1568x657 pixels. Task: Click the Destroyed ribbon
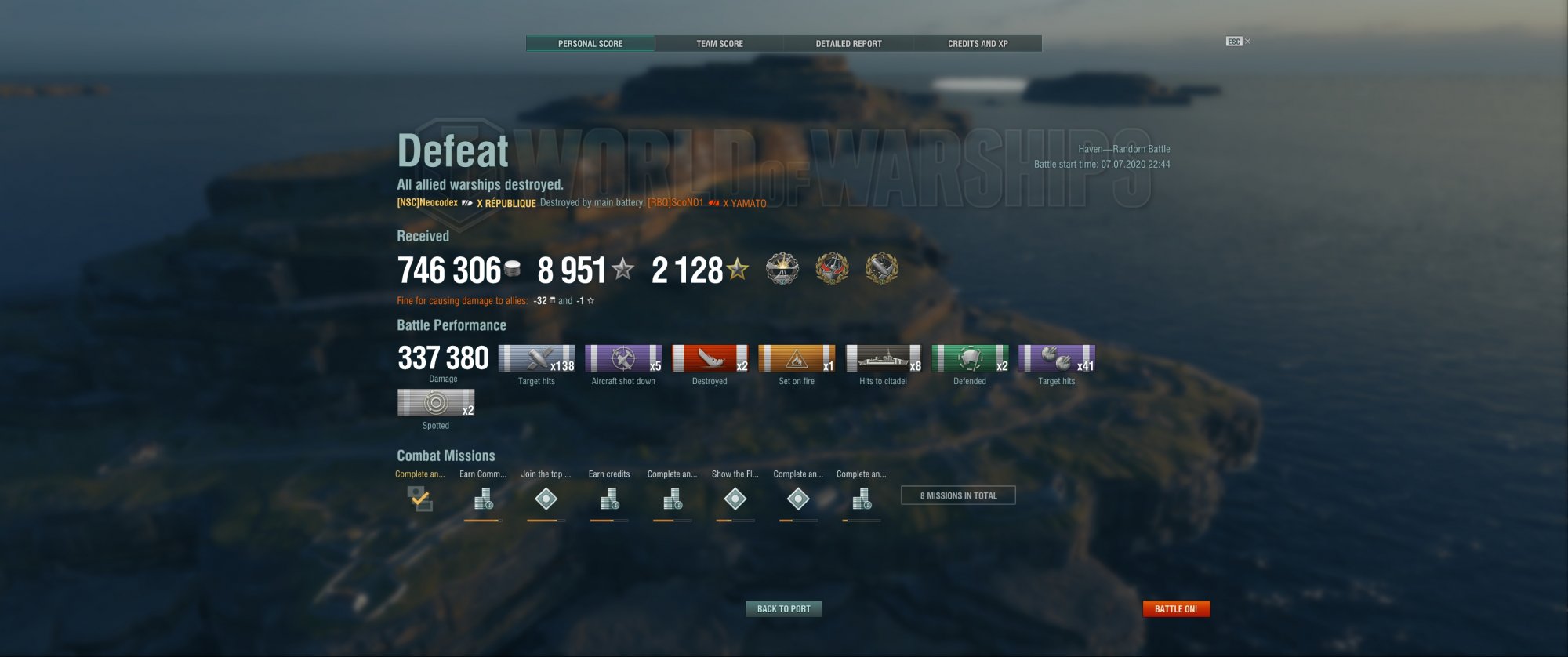pyautogui.click(x=710, y=359)
